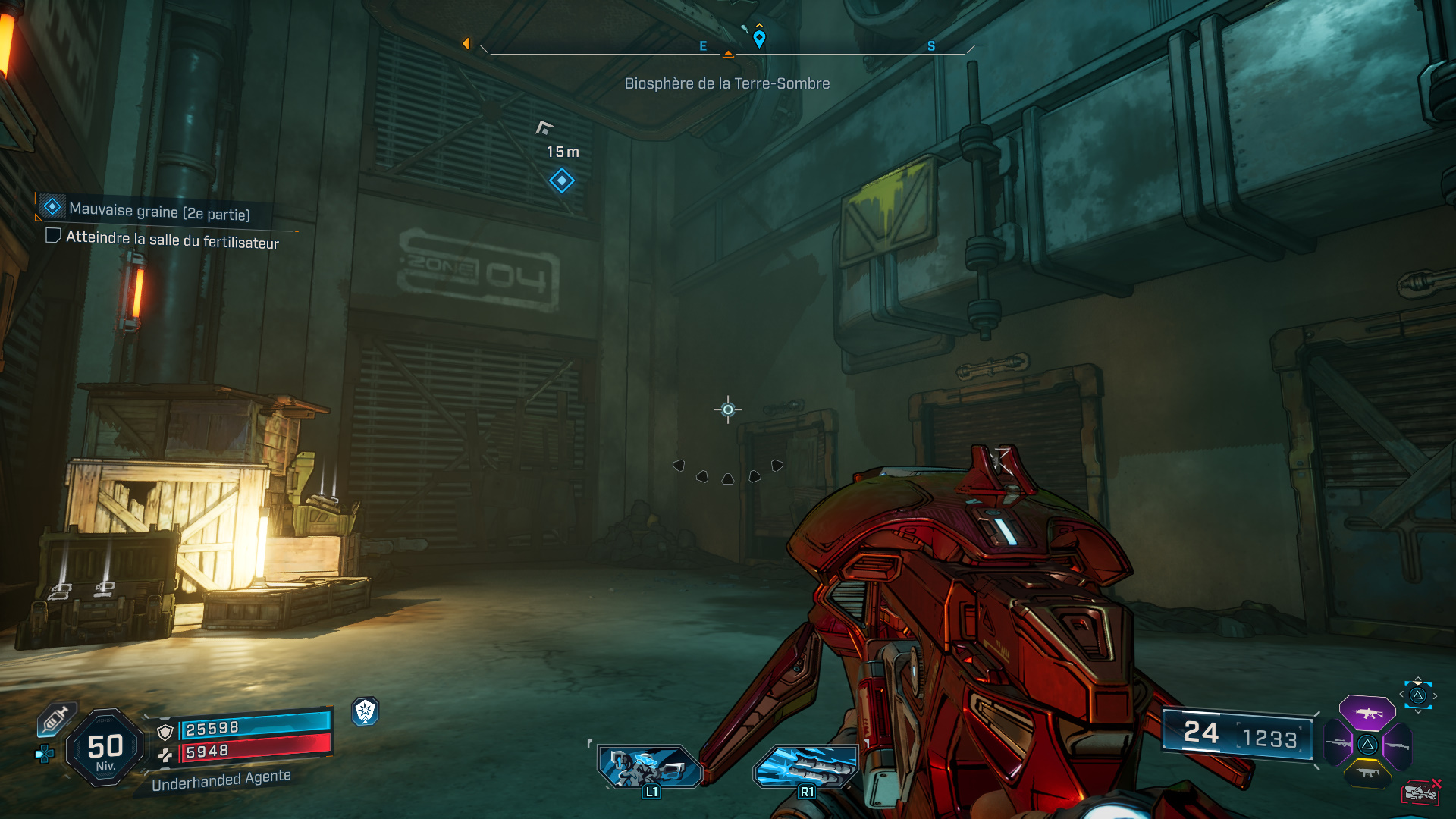Select the healing syringe icon
Viewport: 1456px width, 819px height.
(55, 718)
